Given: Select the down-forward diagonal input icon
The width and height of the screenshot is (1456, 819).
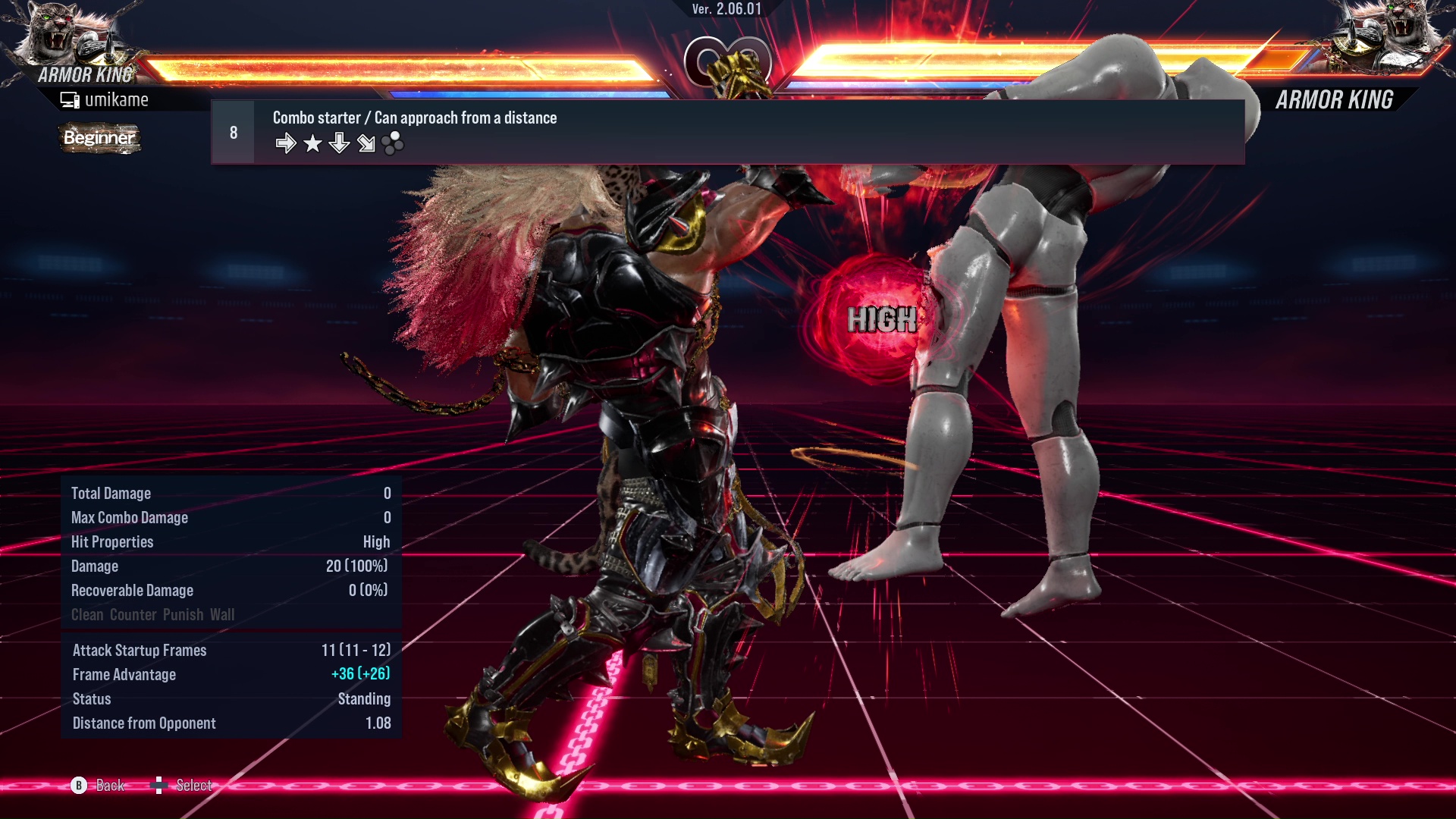Looking at the screenshot, I should [x=366, y=142].
